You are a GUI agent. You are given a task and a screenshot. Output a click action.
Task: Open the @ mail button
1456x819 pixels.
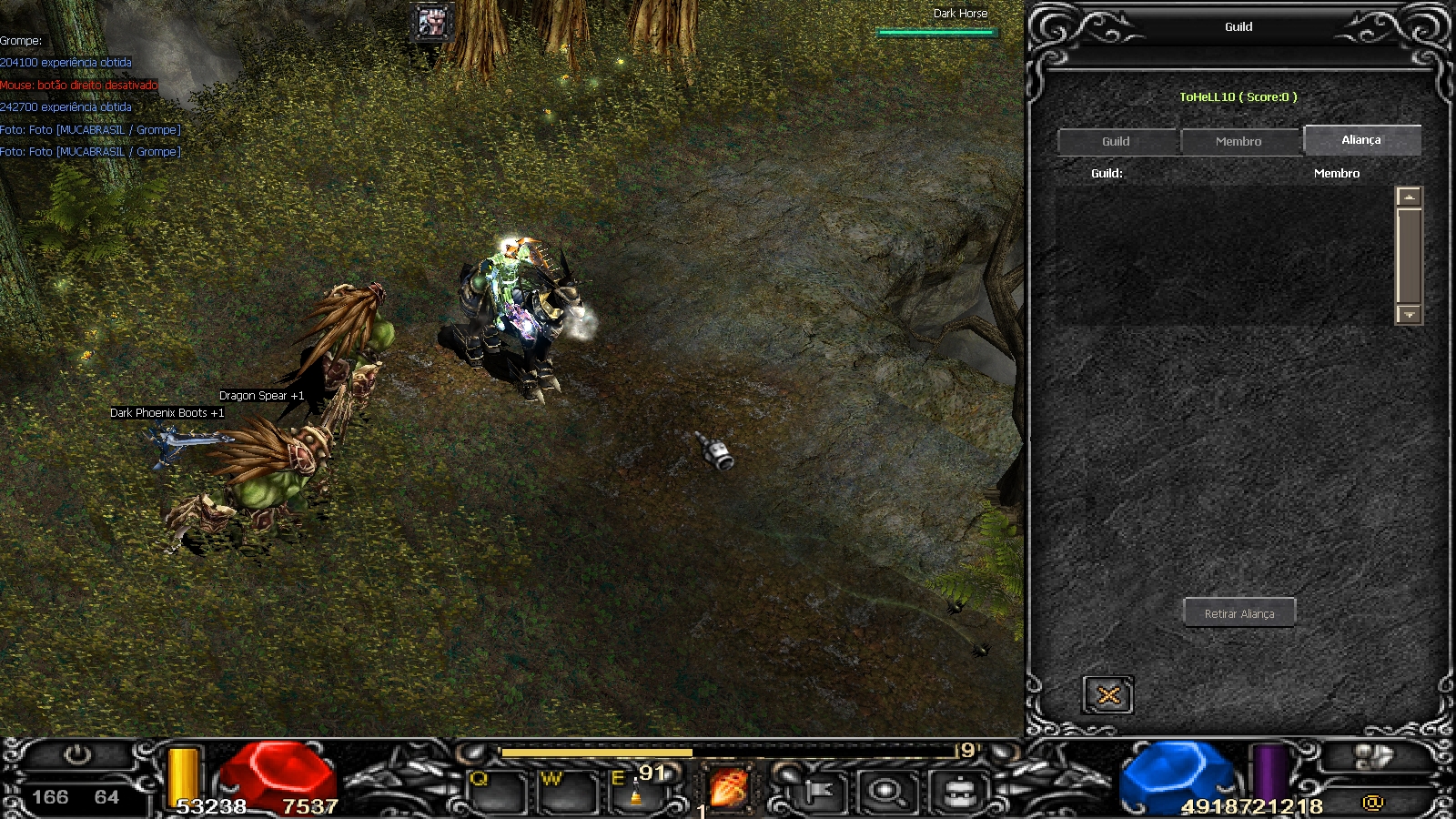1372,802
